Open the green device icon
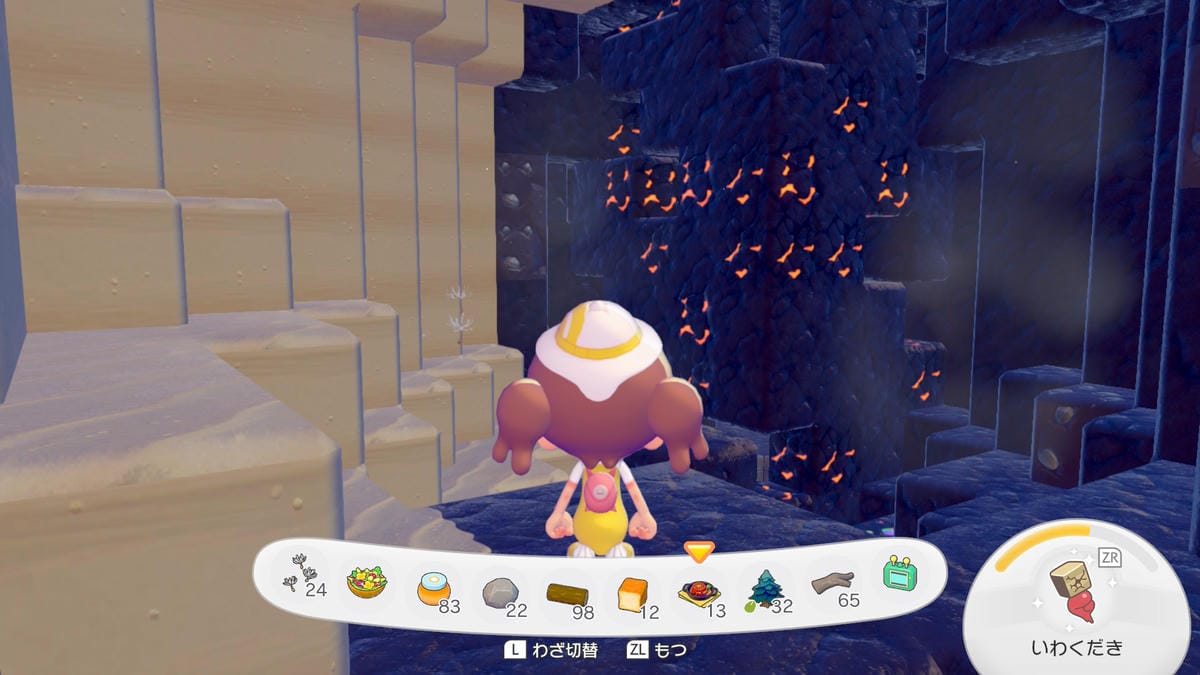1200x675 pixels. [x=899, y=575]
